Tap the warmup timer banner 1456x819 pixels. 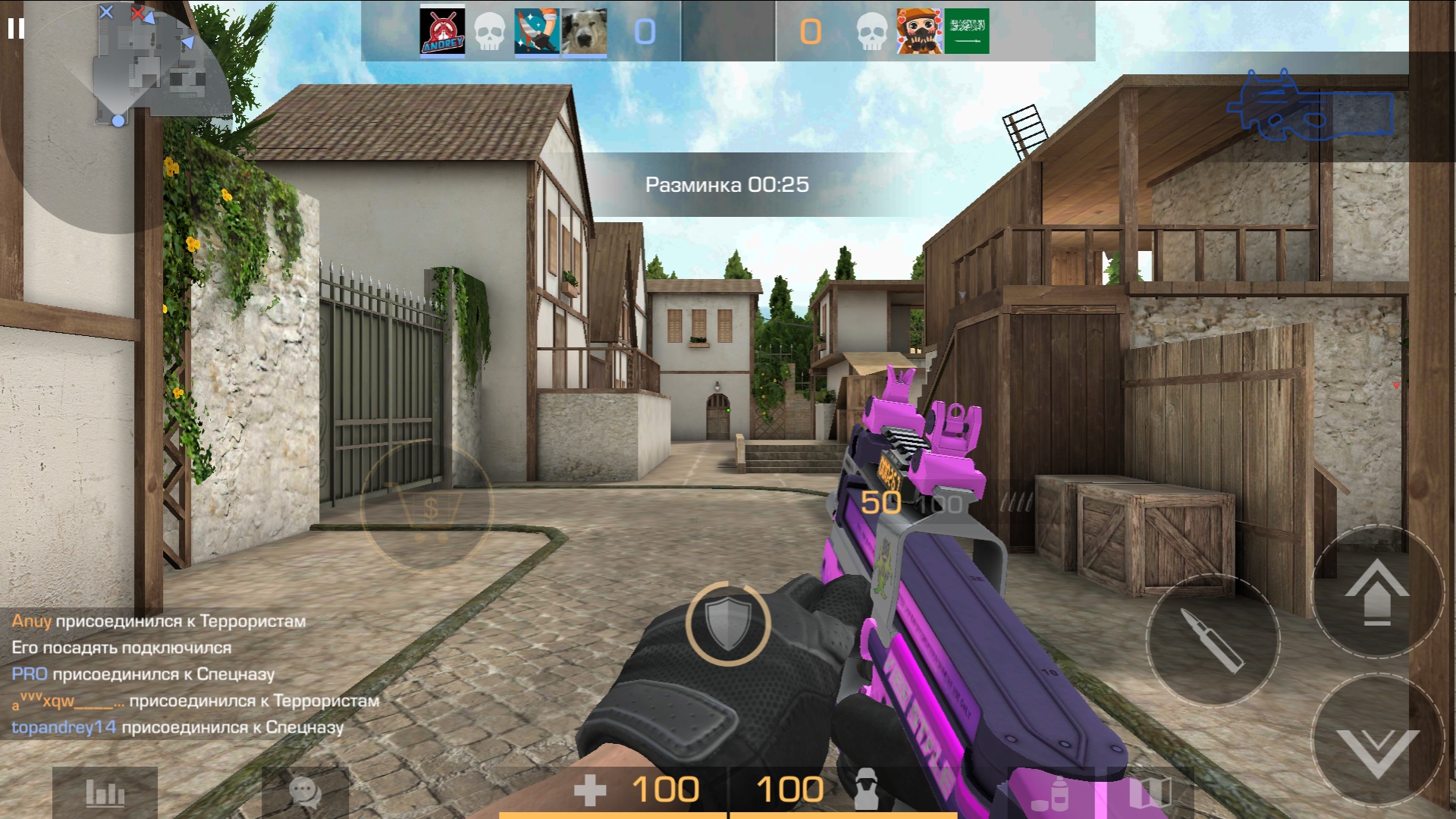(726, 182)
